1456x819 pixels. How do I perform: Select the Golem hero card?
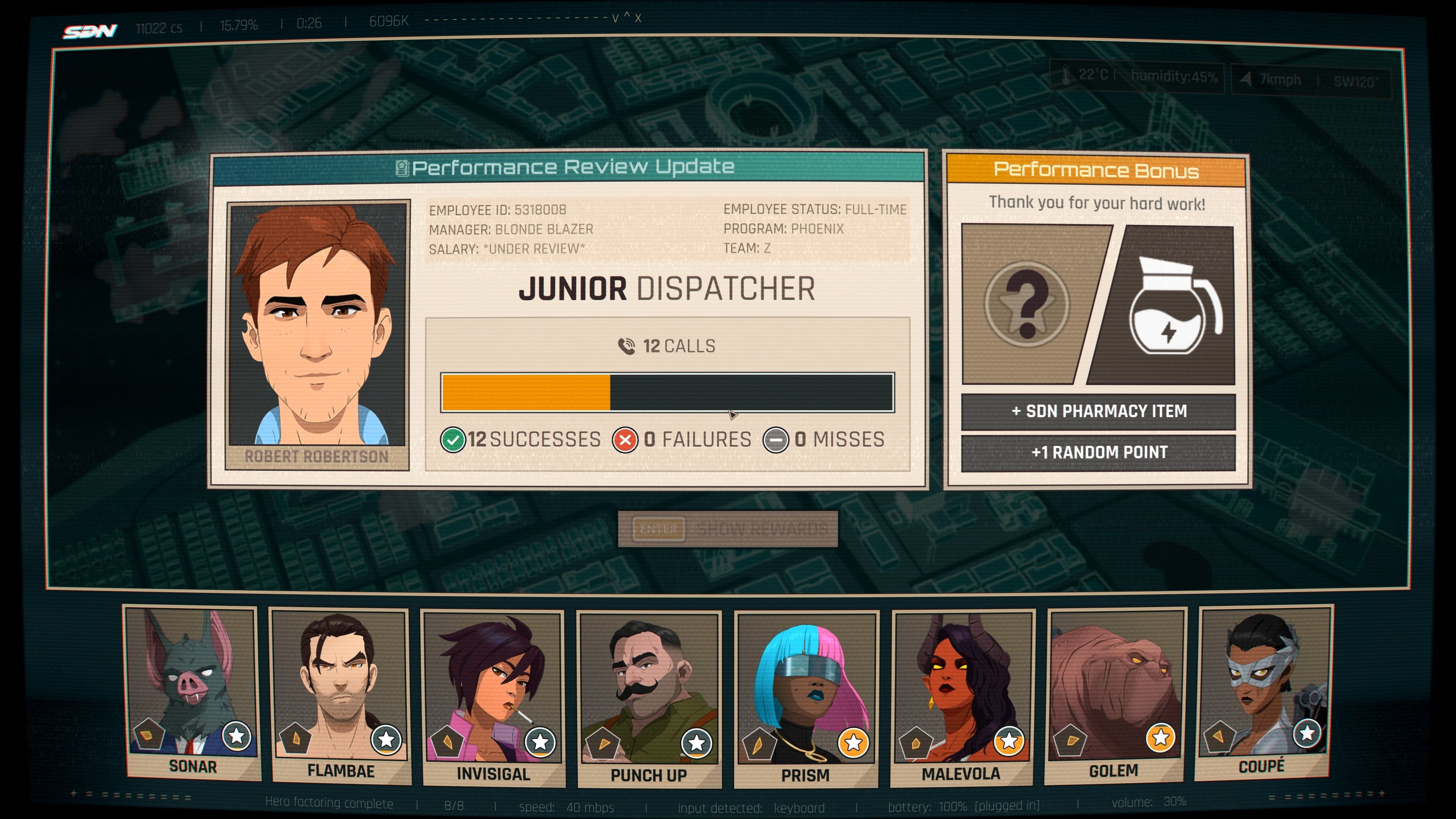[x=1115, y=694]
